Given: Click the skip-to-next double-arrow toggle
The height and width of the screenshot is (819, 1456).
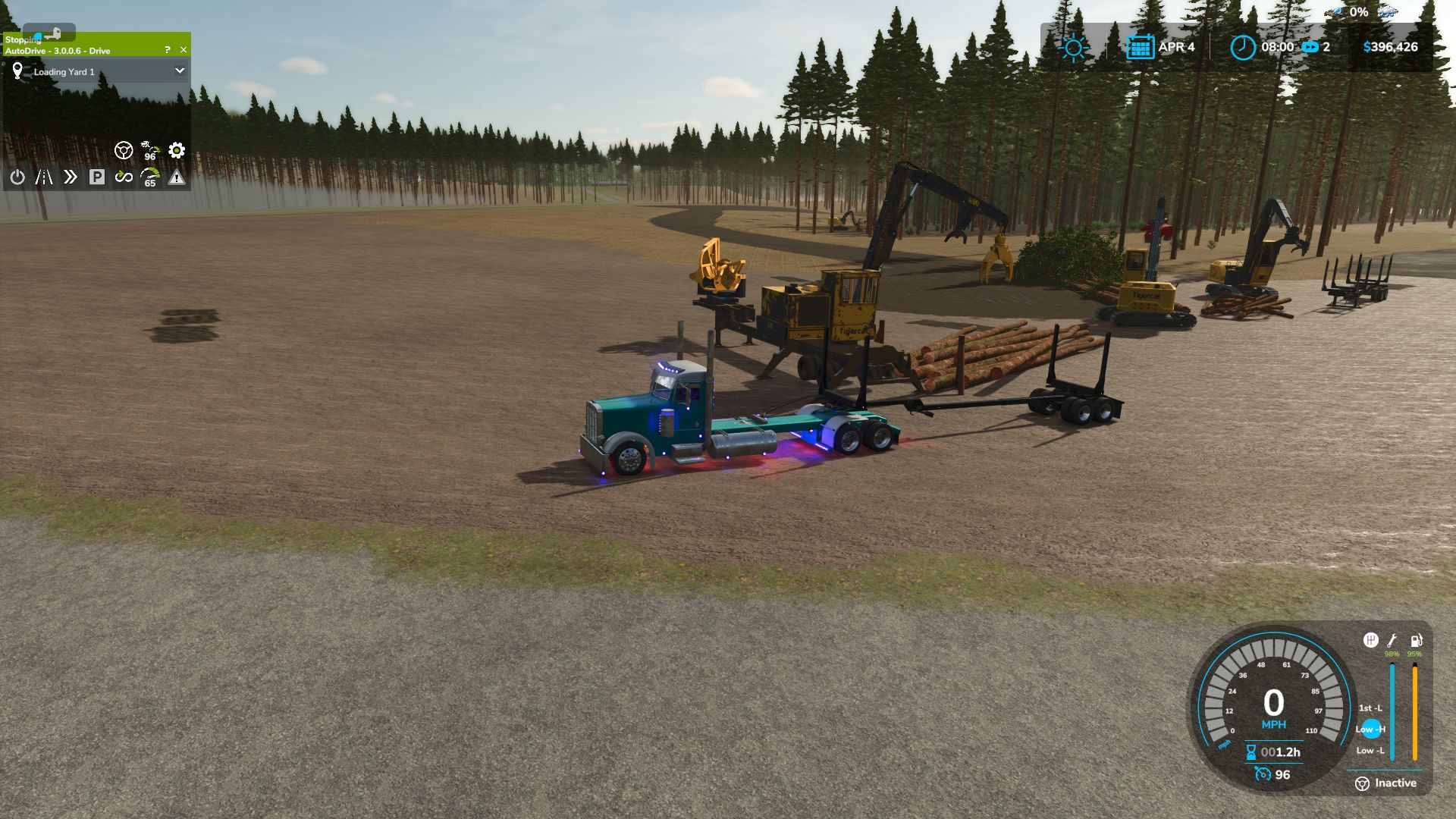Looking at the screenshot, I should (71, 177).
